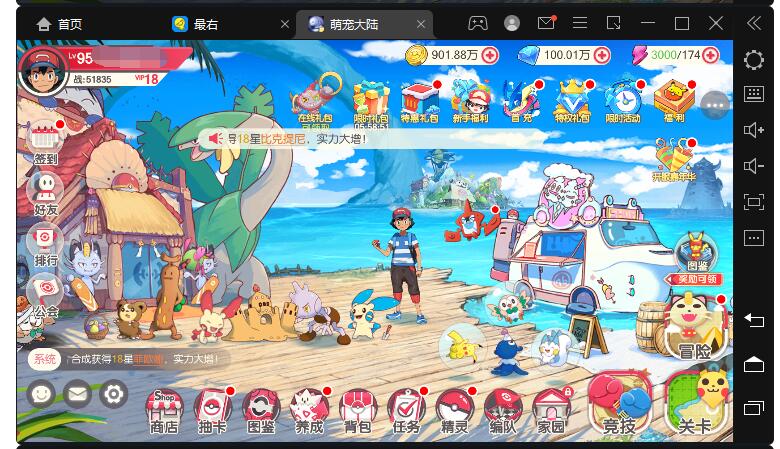Start the 冒险 adventure mode
The image size is (780, 449).
(x=693, y=328)
